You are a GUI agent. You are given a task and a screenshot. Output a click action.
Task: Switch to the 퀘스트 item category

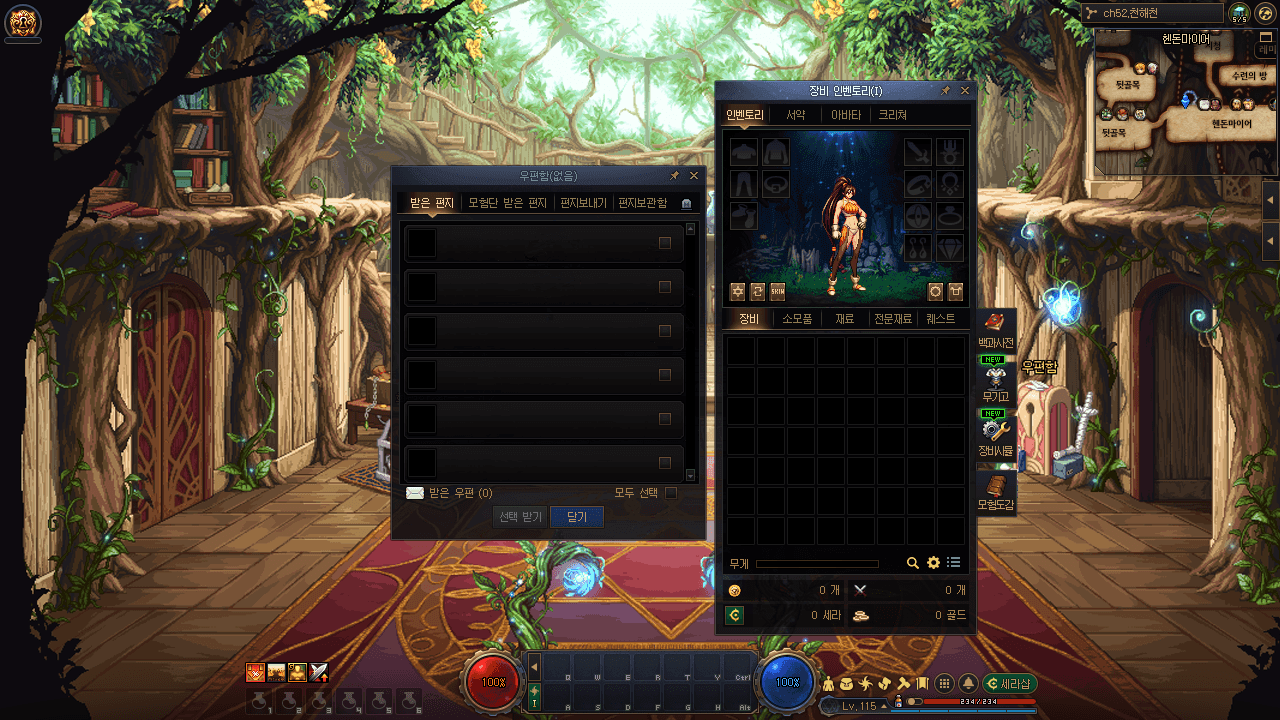click(940, 319)
